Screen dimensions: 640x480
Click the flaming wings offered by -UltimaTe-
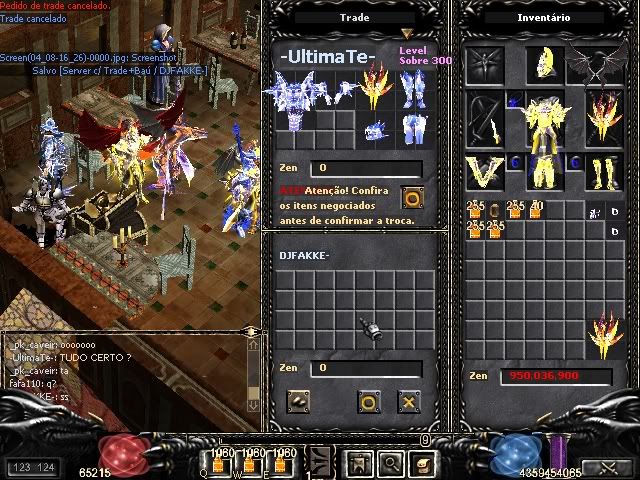(376, 84)
